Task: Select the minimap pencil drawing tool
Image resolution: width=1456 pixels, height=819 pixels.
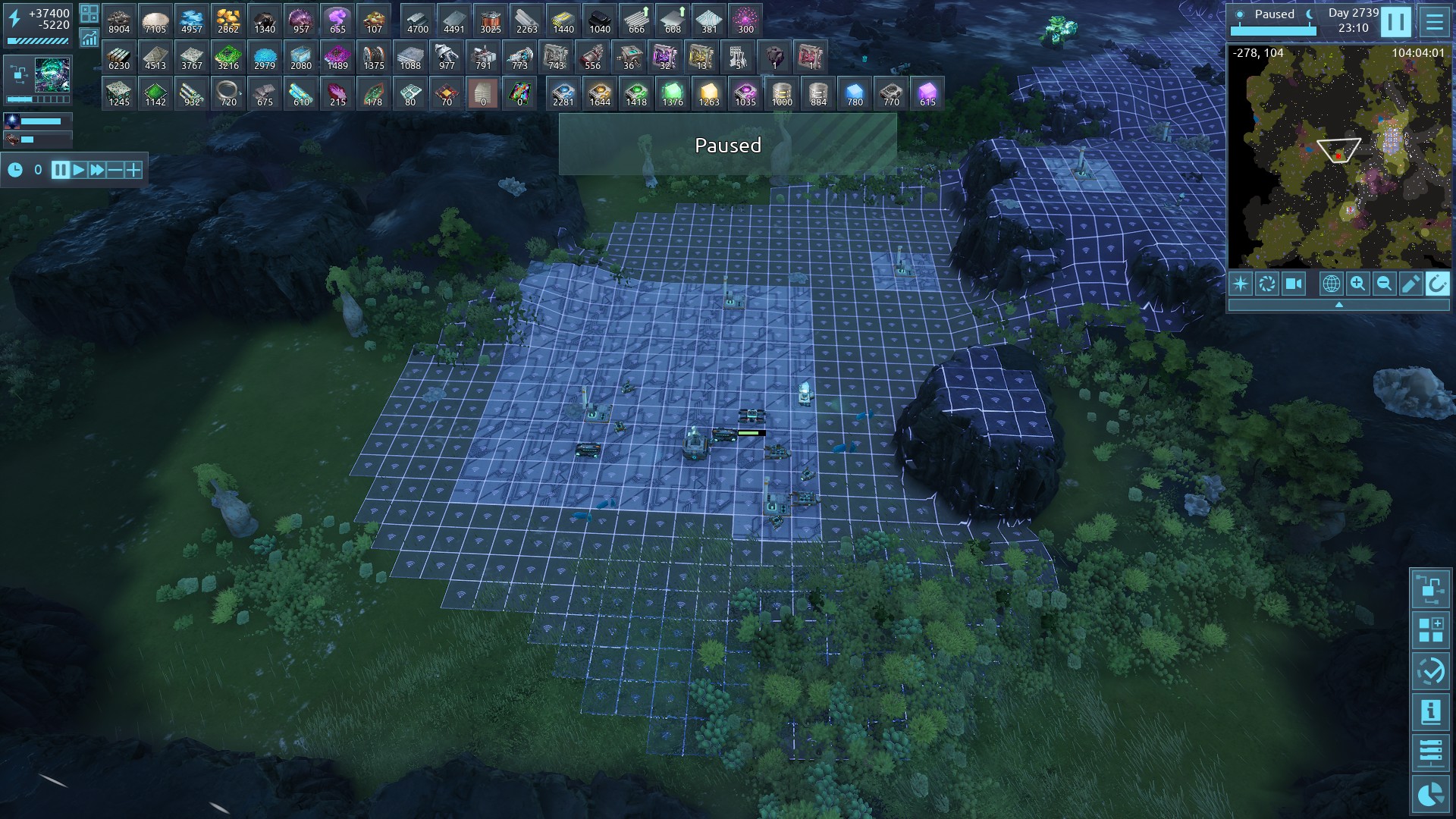Action: pos(1410,284)
